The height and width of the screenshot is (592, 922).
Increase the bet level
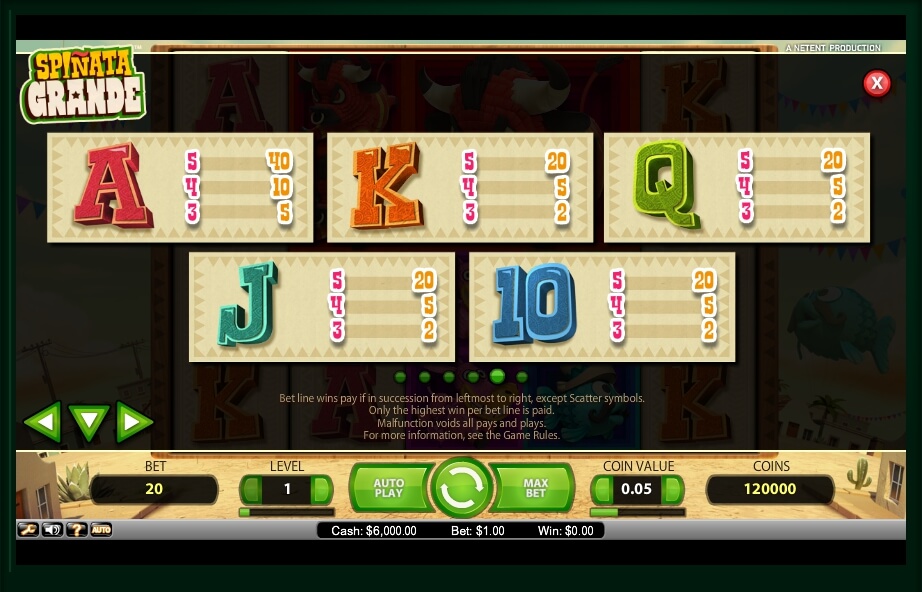tap(321, 490)
